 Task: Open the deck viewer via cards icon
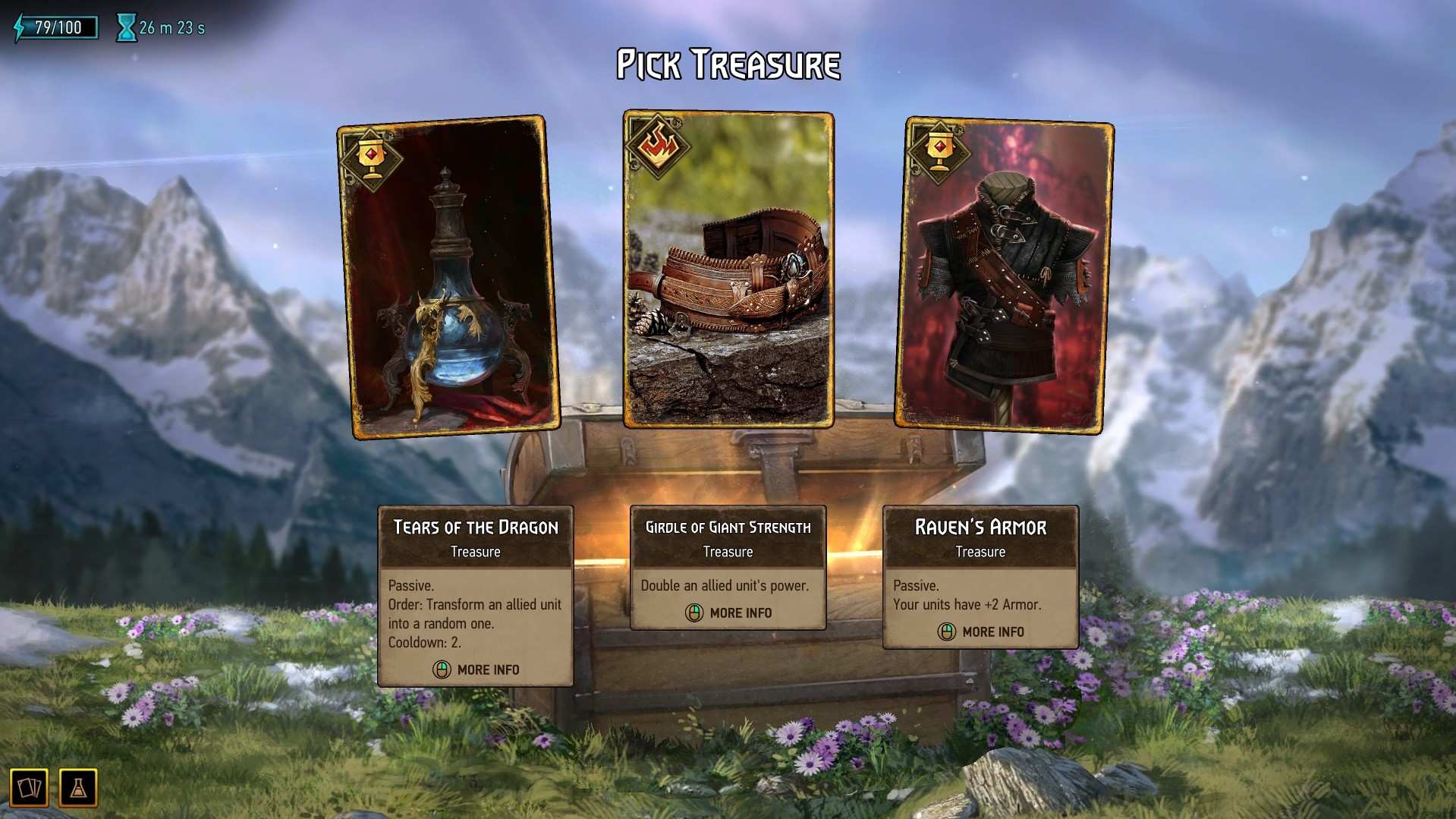pos(30,787)
